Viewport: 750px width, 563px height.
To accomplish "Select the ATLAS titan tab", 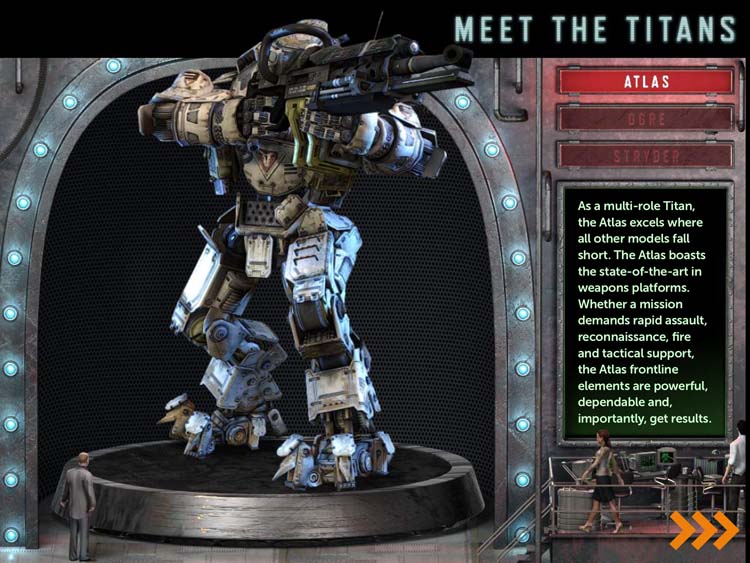I will pyautogui.click(x=645, y=81).
